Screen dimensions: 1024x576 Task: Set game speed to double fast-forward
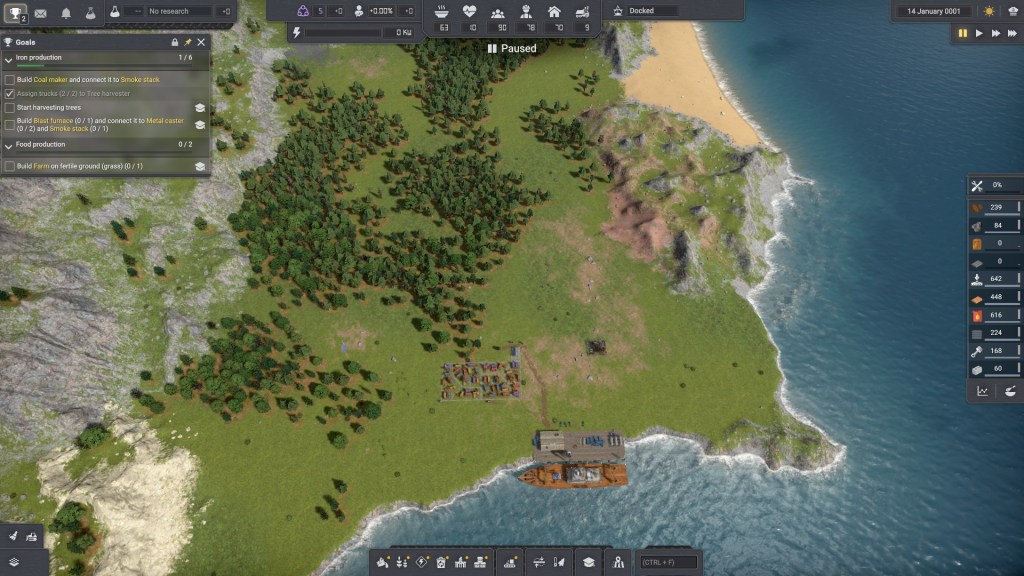coord(996,33)
